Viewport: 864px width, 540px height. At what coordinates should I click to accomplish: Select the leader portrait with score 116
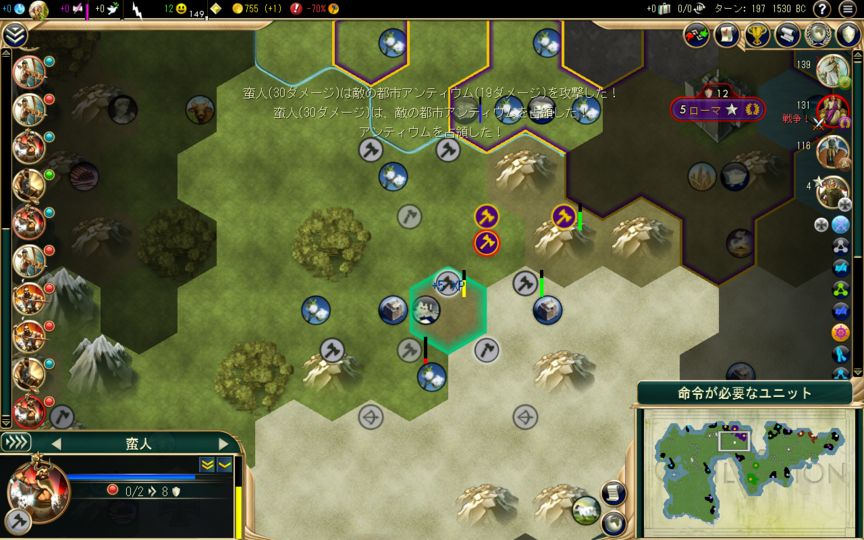[832, 151]
